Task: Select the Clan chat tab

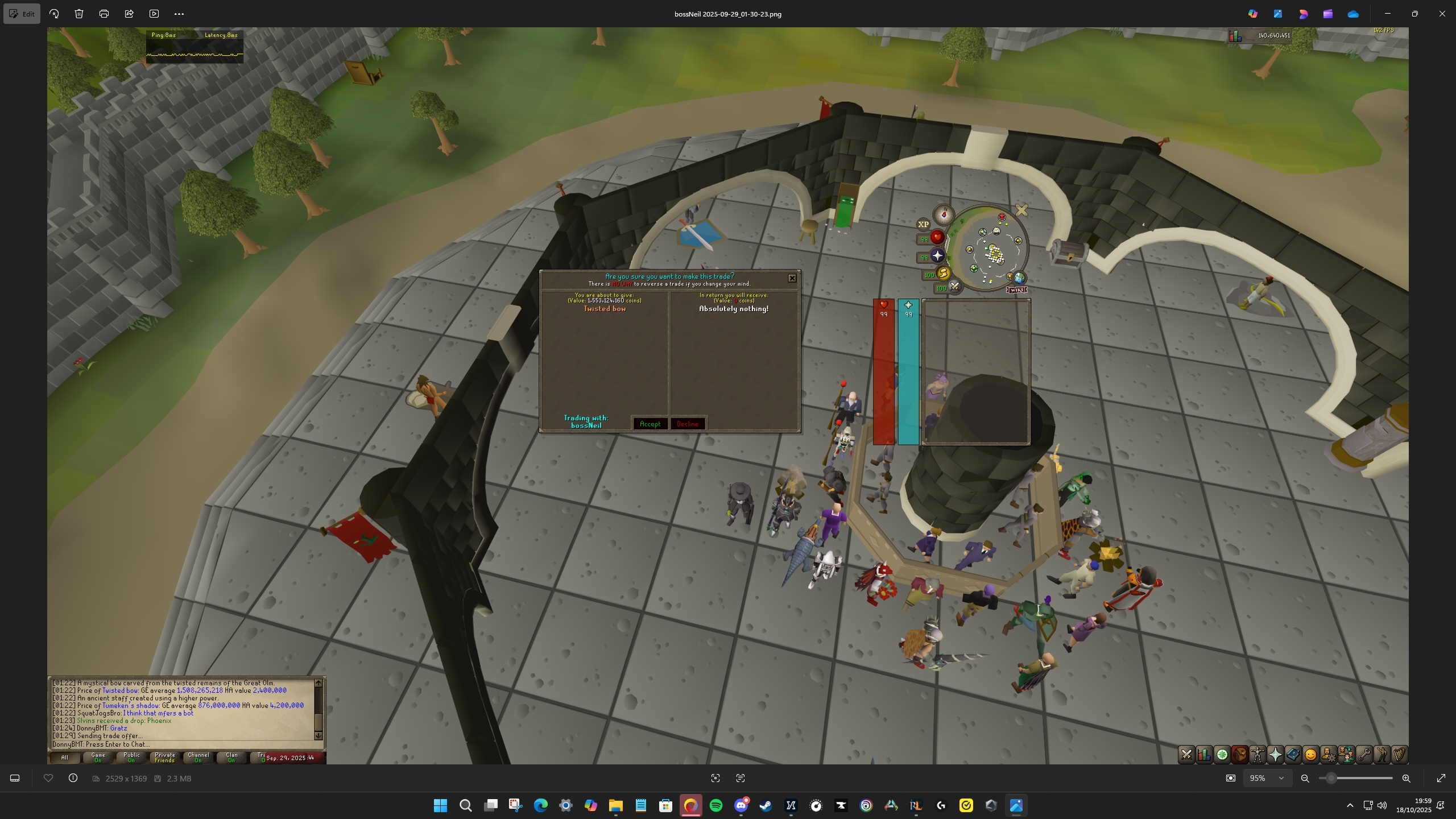Action: [231, 758]
